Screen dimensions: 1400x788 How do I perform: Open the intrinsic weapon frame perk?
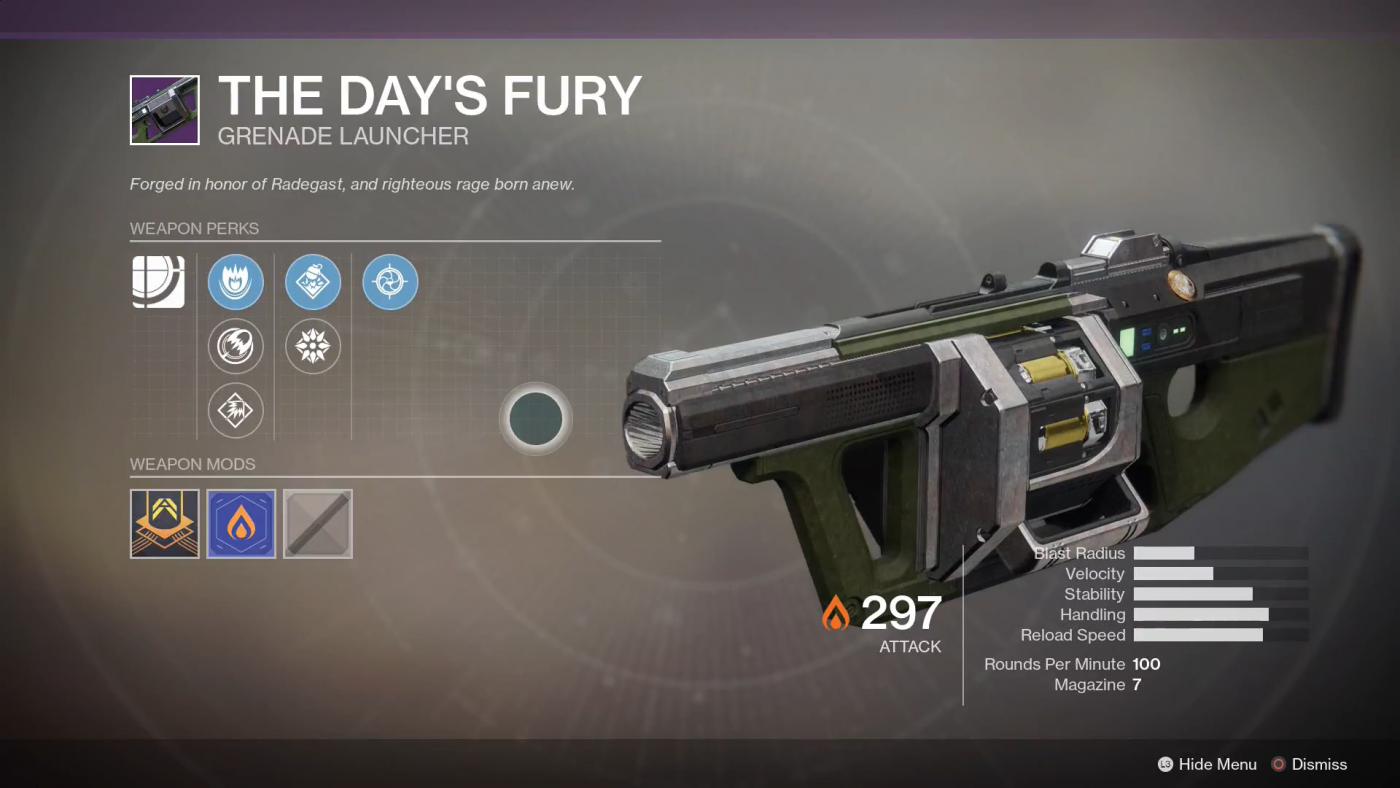pos(157,282)
